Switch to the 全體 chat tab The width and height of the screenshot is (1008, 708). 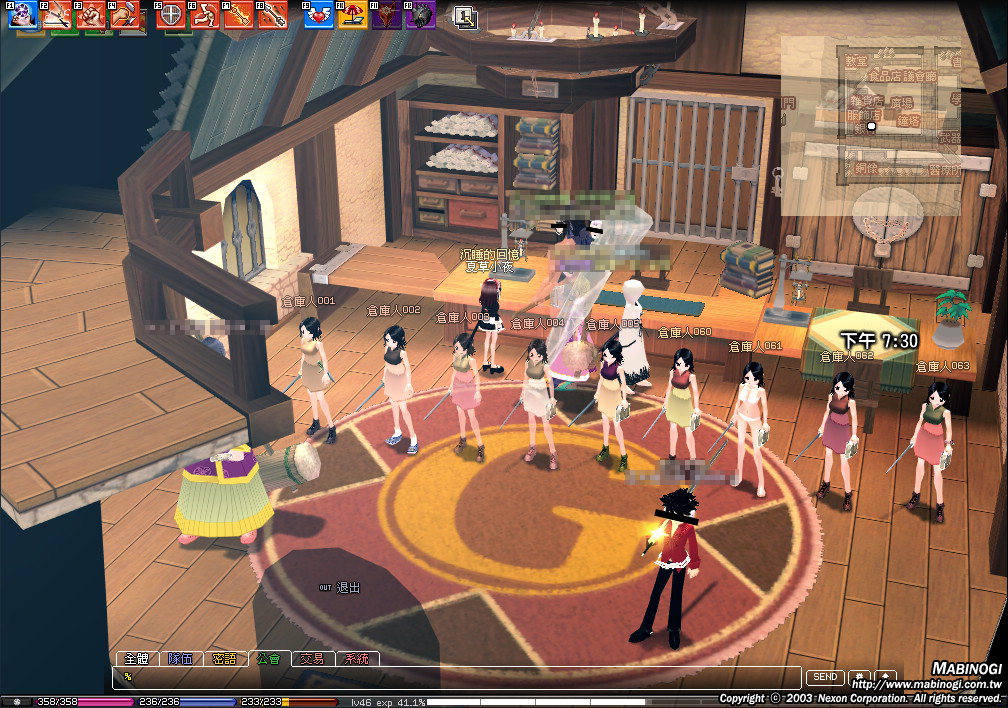pos(135,659)
